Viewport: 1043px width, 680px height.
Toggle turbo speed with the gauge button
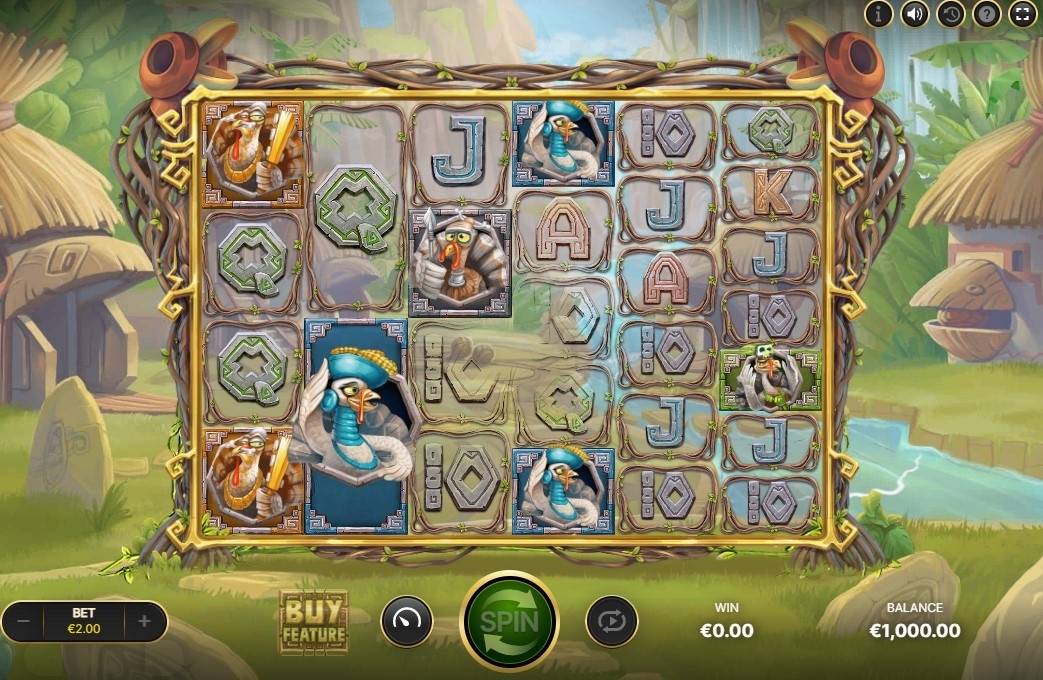(x=407, y=622)
